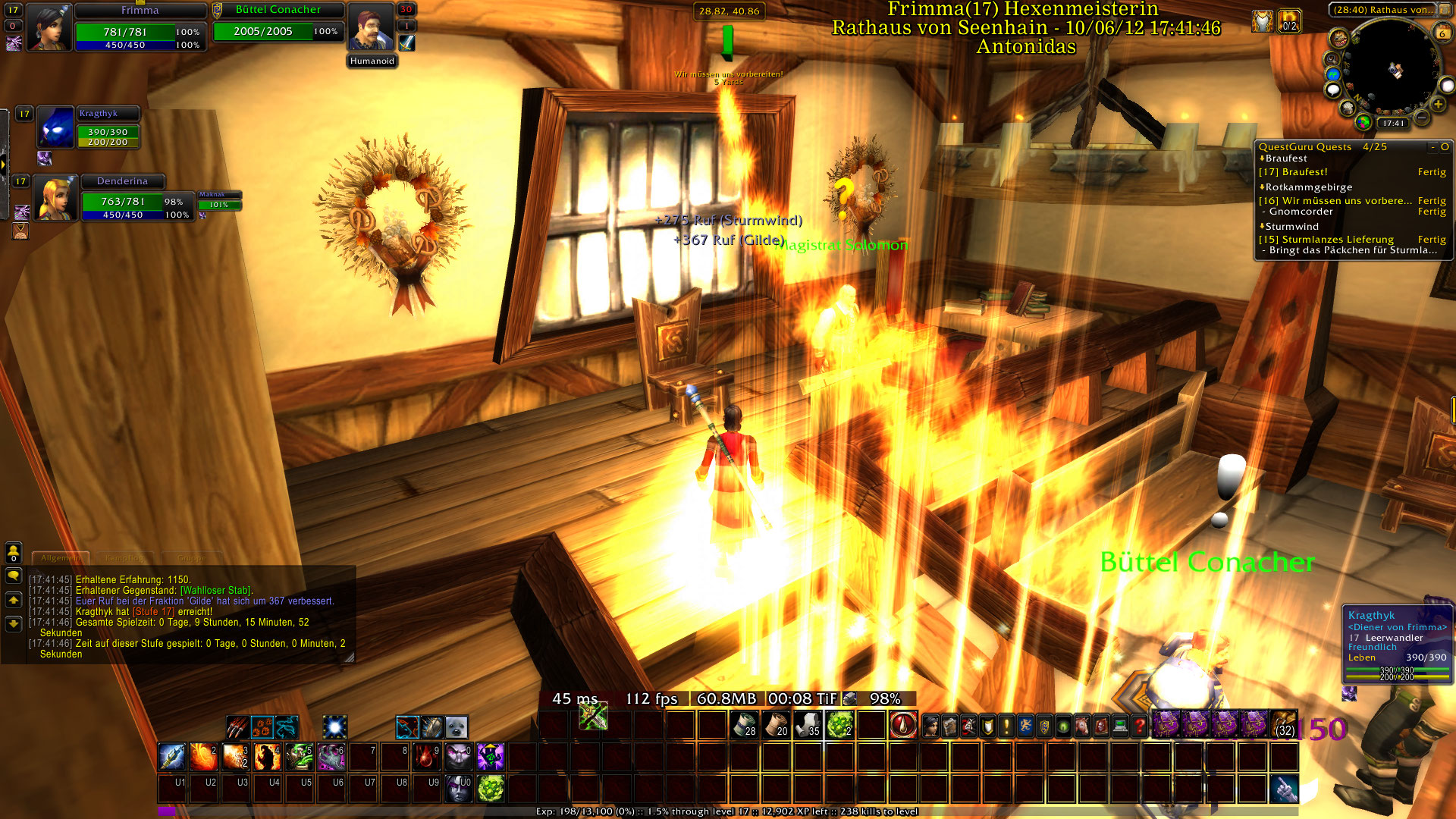Minimize the QuestGuru Quests tracker
Image resolution: width=1456 pixels, height=819 pixels.
(x=1432, y=147)
